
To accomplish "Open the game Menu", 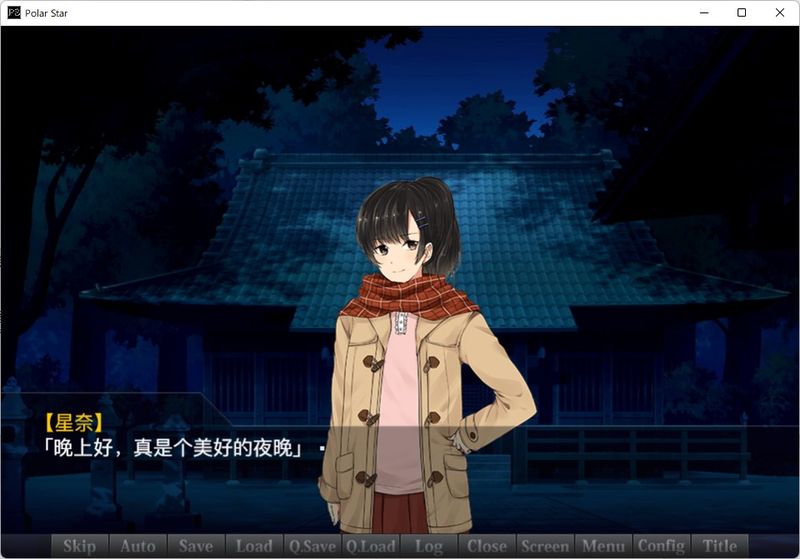I will coord(603,546).
